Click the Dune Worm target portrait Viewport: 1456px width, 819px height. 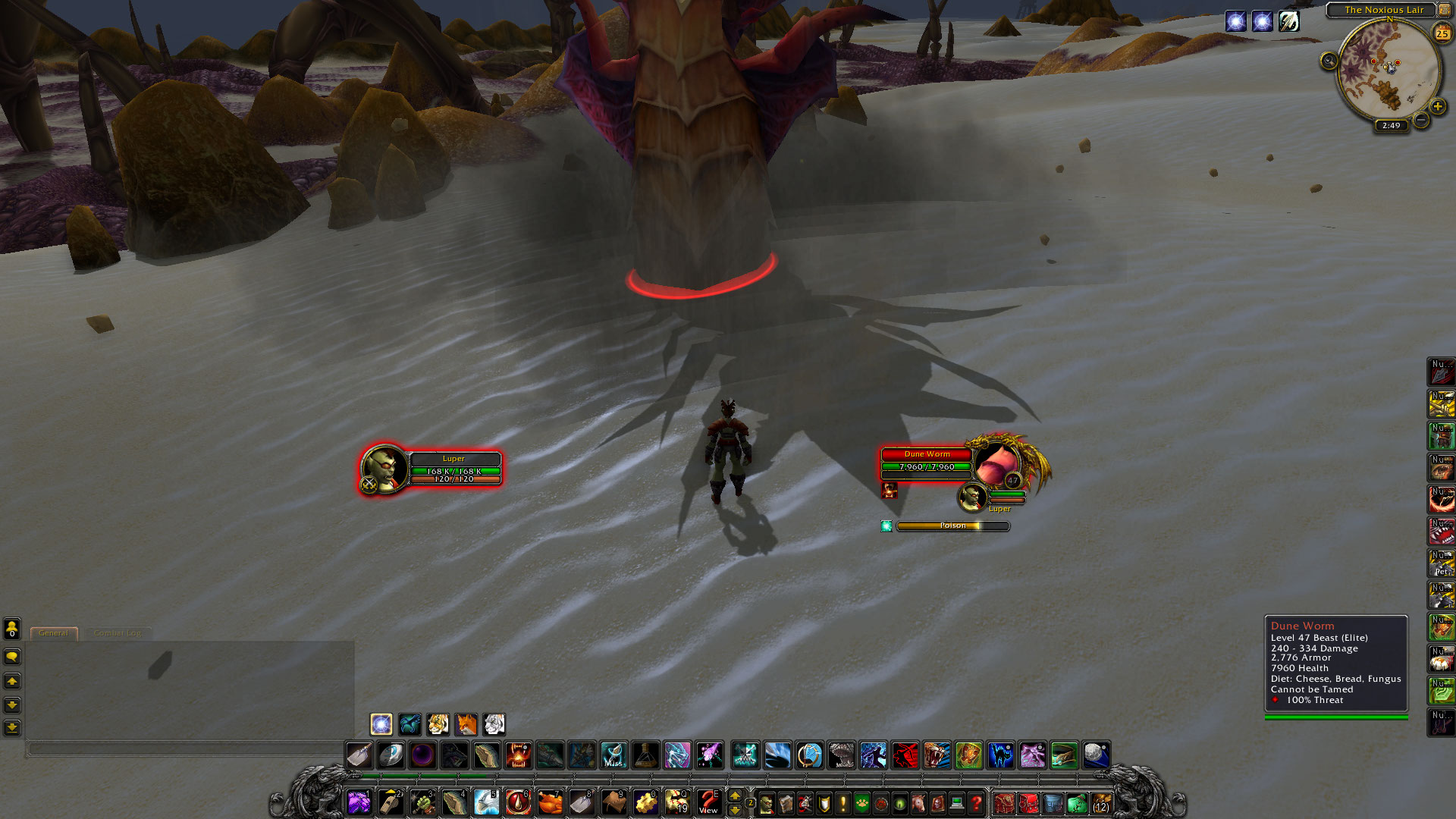[x=997, y=463]
